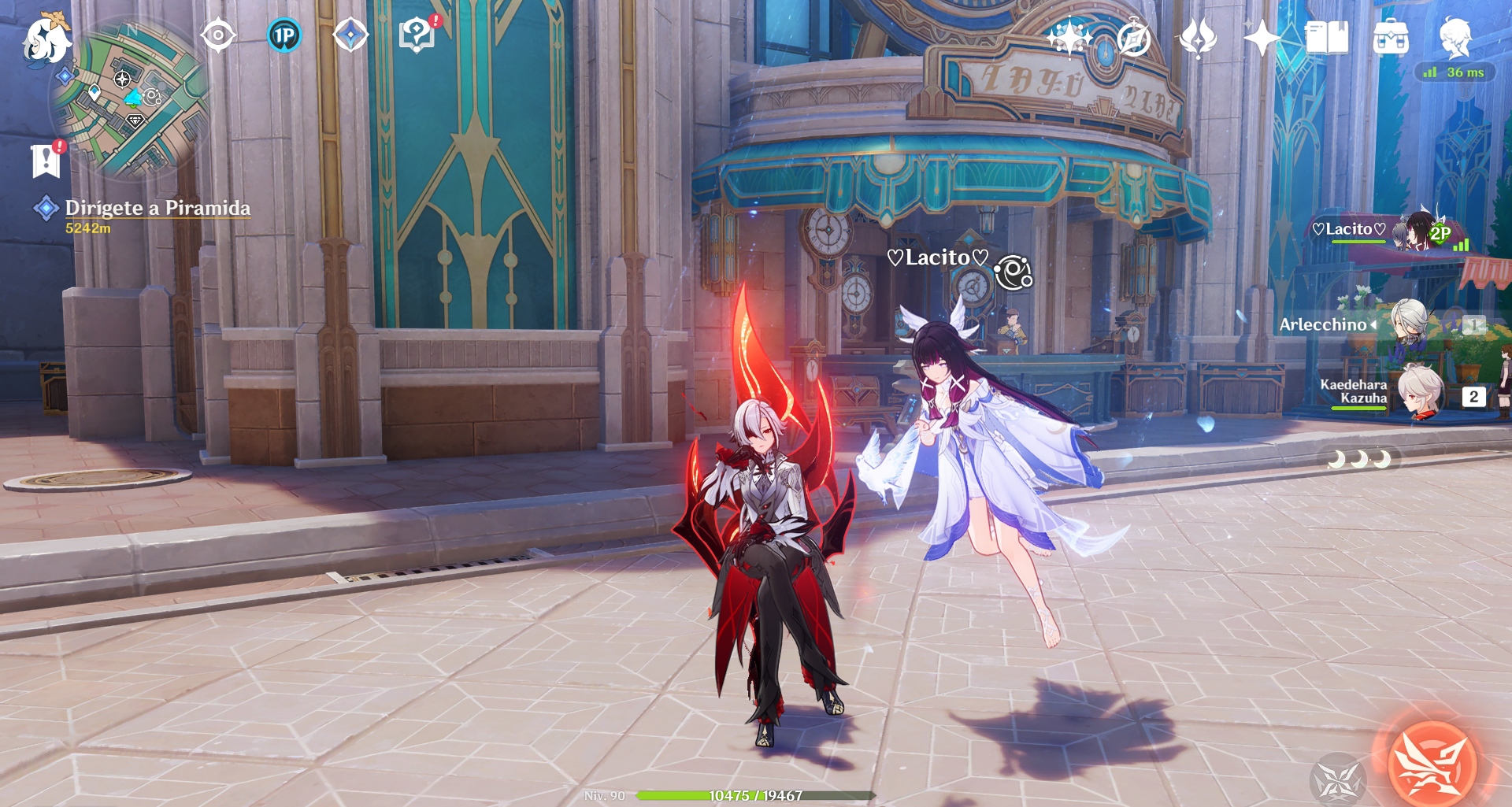
Task: Click the diamond star icon beside 1P
Action: (350, 36)
